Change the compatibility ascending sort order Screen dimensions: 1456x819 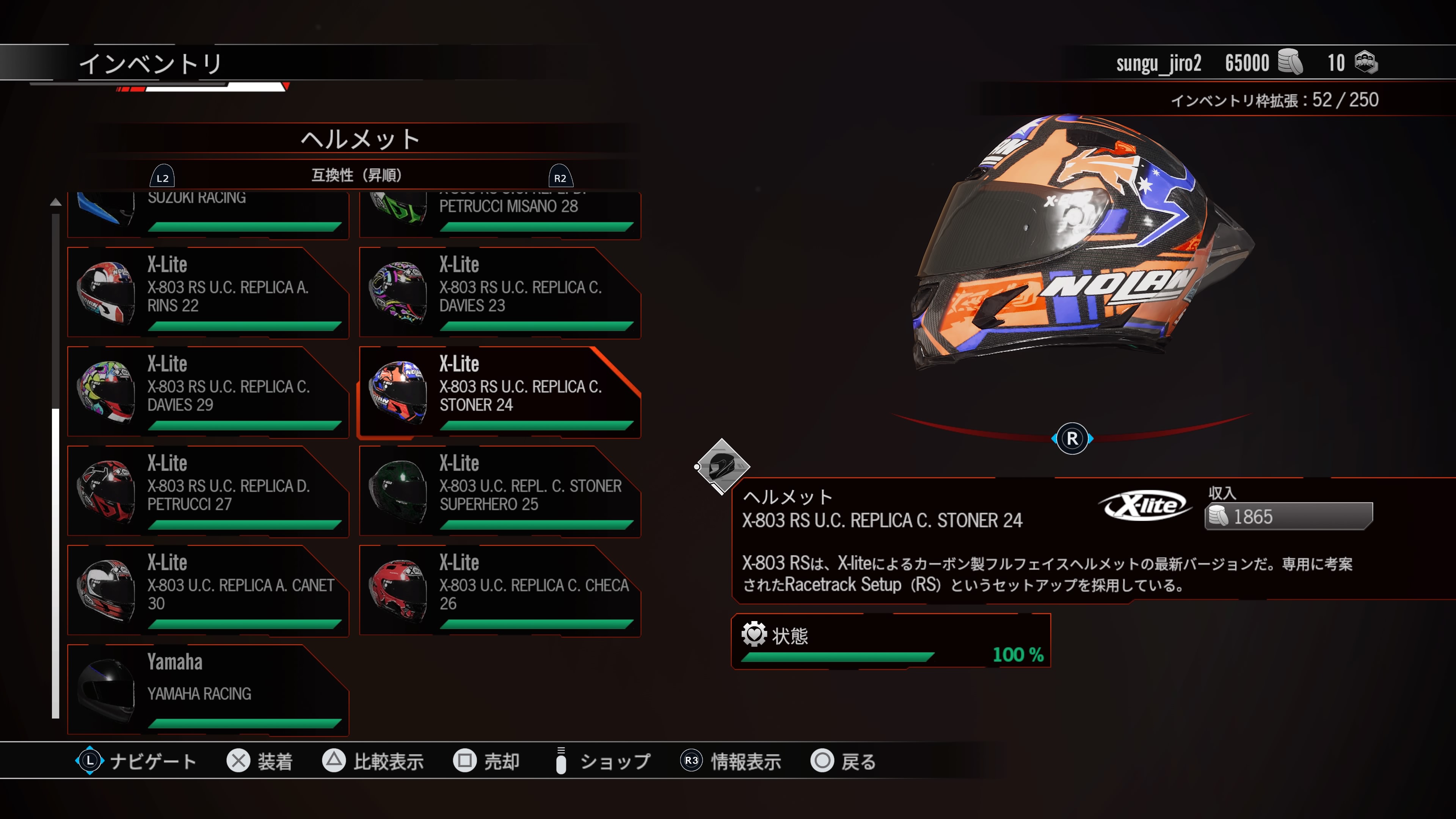(357, 176)
